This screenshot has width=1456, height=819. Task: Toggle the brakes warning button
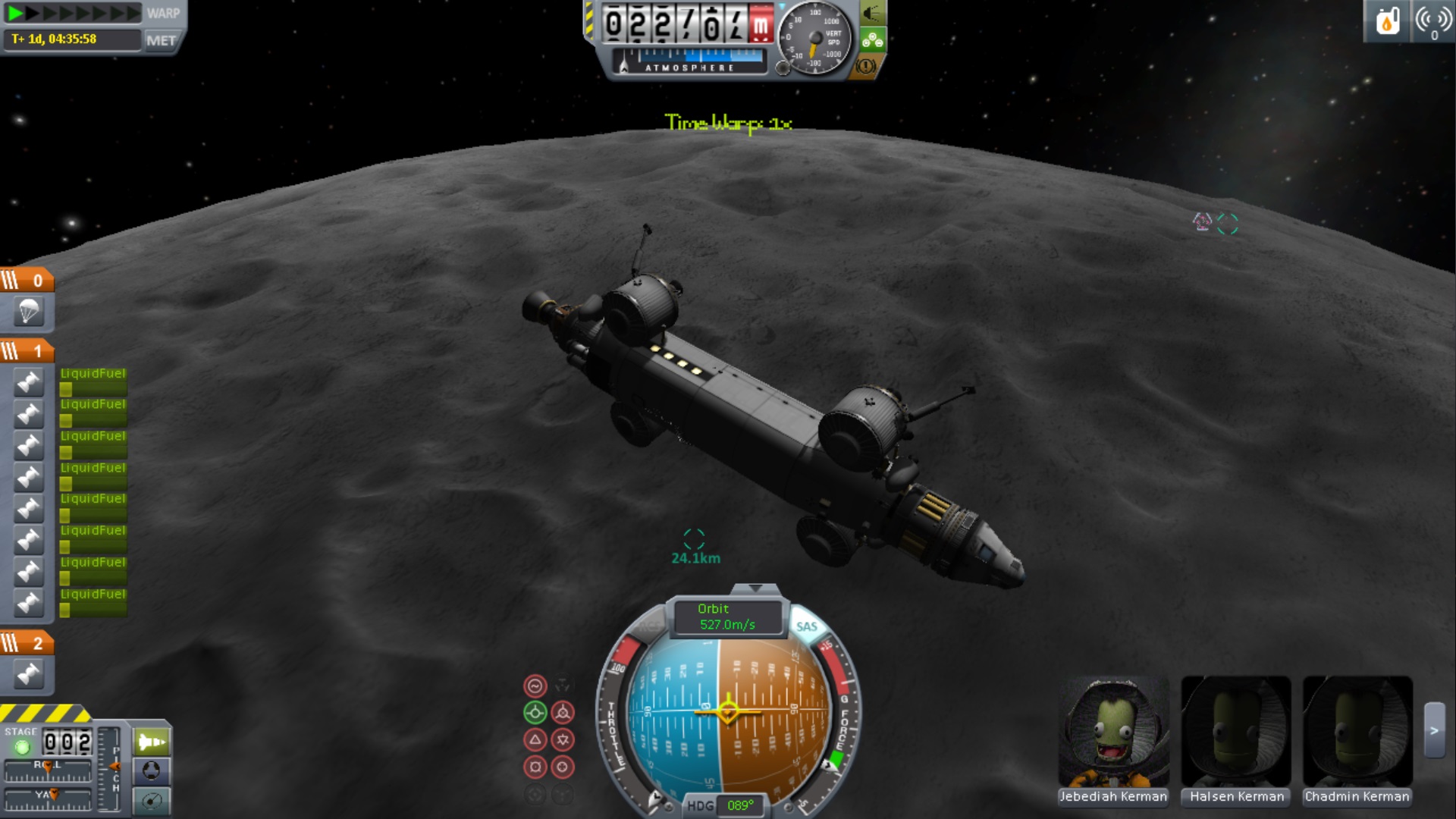[865, 67]
